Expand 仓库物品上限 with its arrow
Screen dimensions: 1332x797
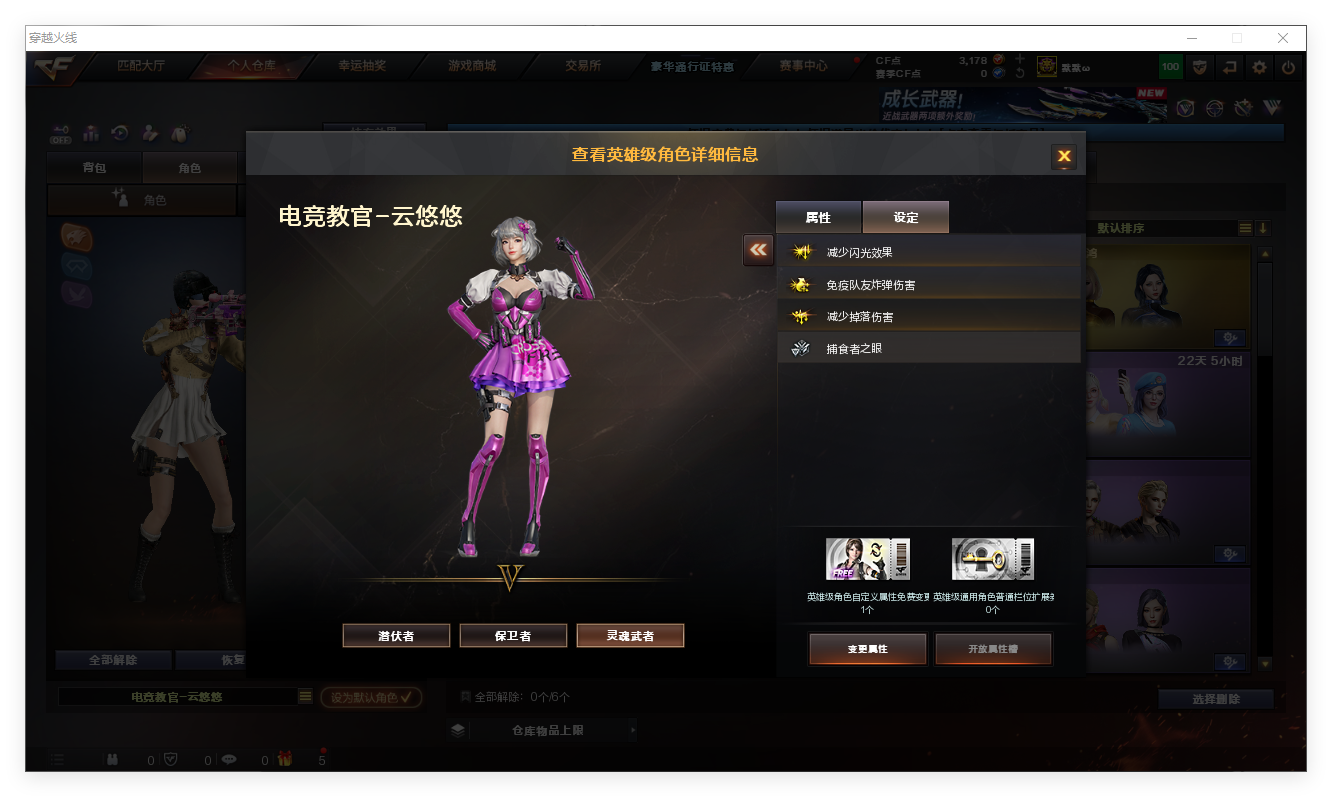click(632, 729)
